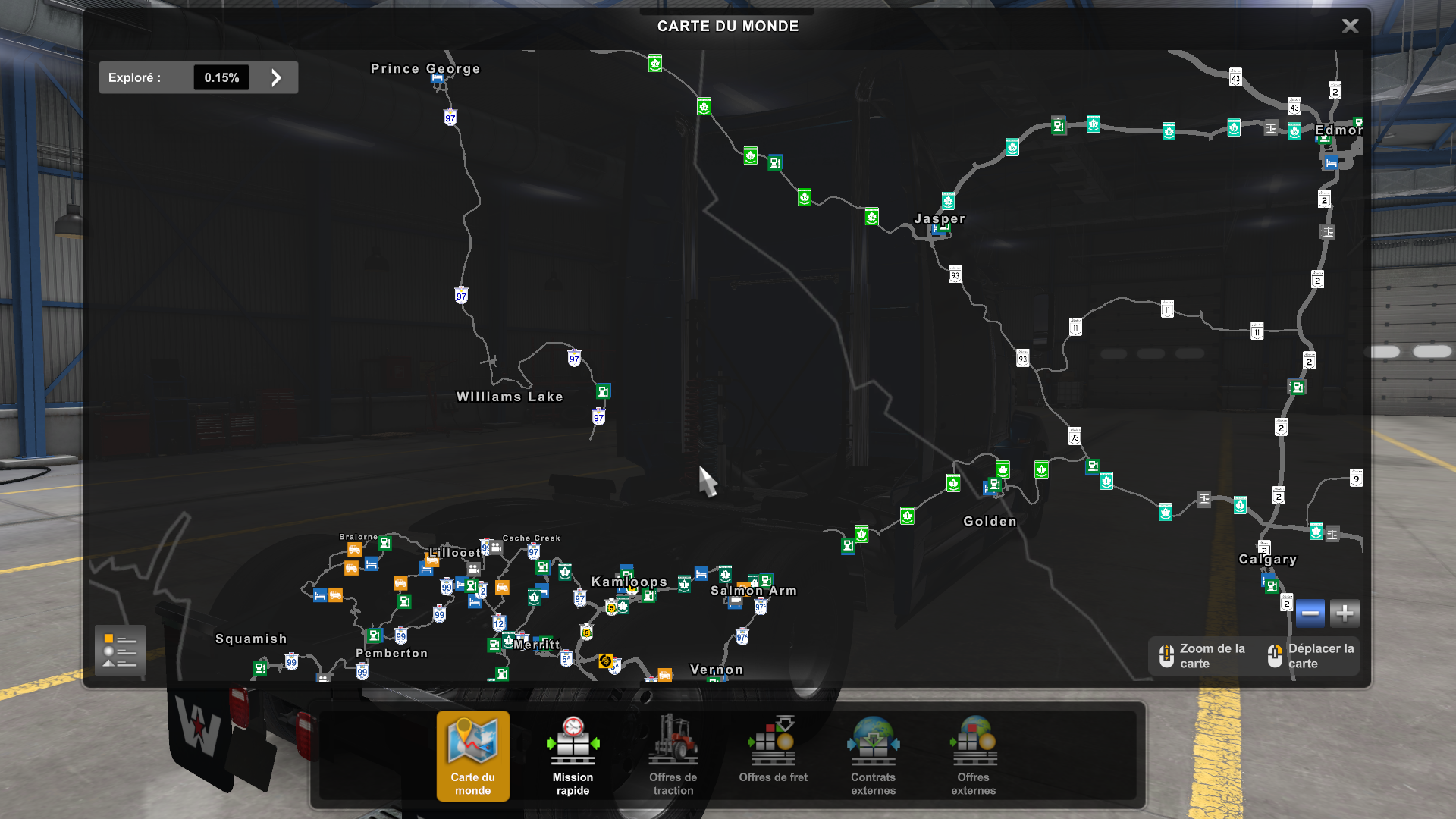Switch to the Mission rapide tab
The height and width of the screenshot is (819, 1456).
pyautogui.click(x=573, y=756)
